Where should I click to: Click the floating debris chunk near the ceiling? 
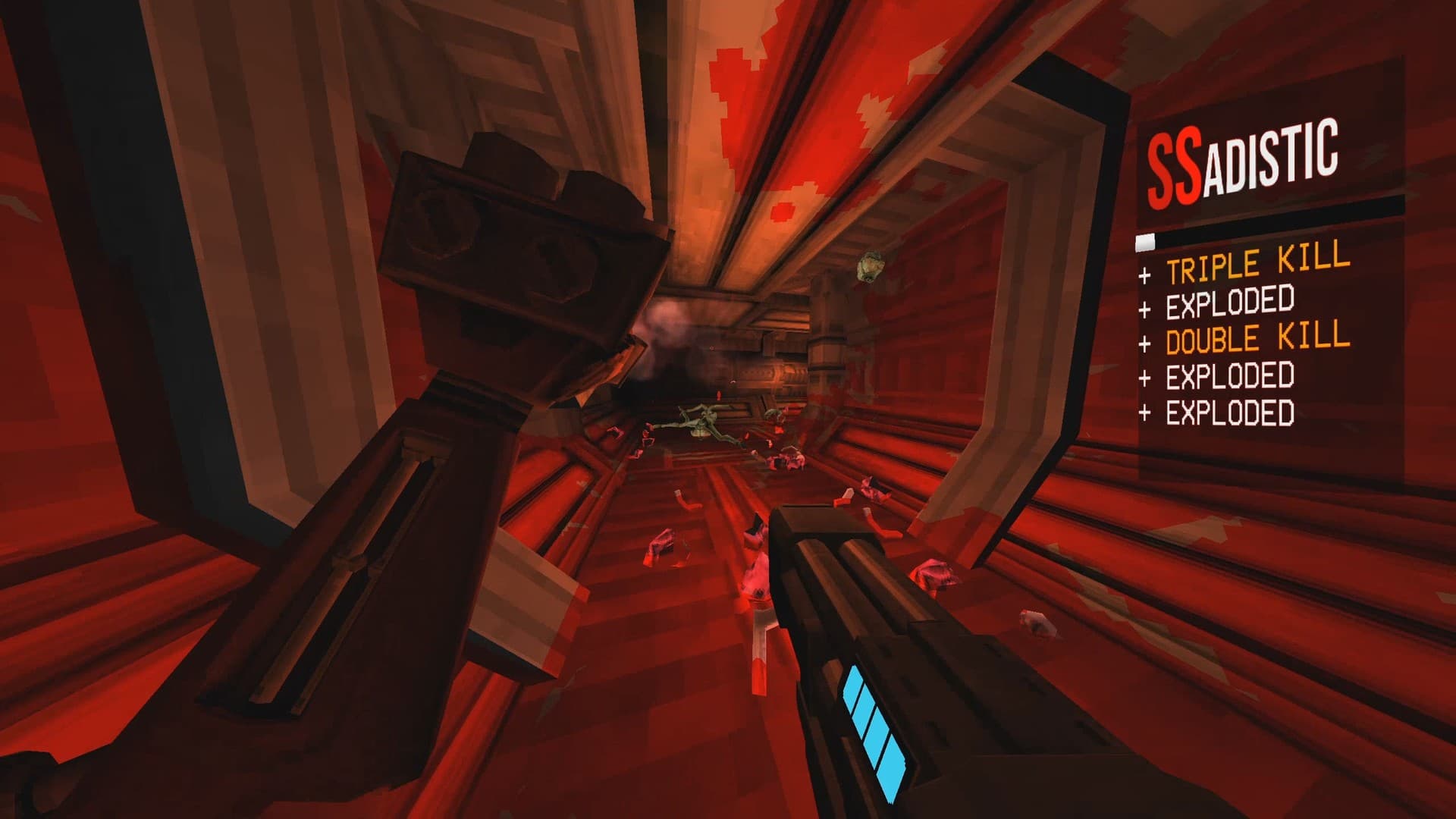(871, 267)
